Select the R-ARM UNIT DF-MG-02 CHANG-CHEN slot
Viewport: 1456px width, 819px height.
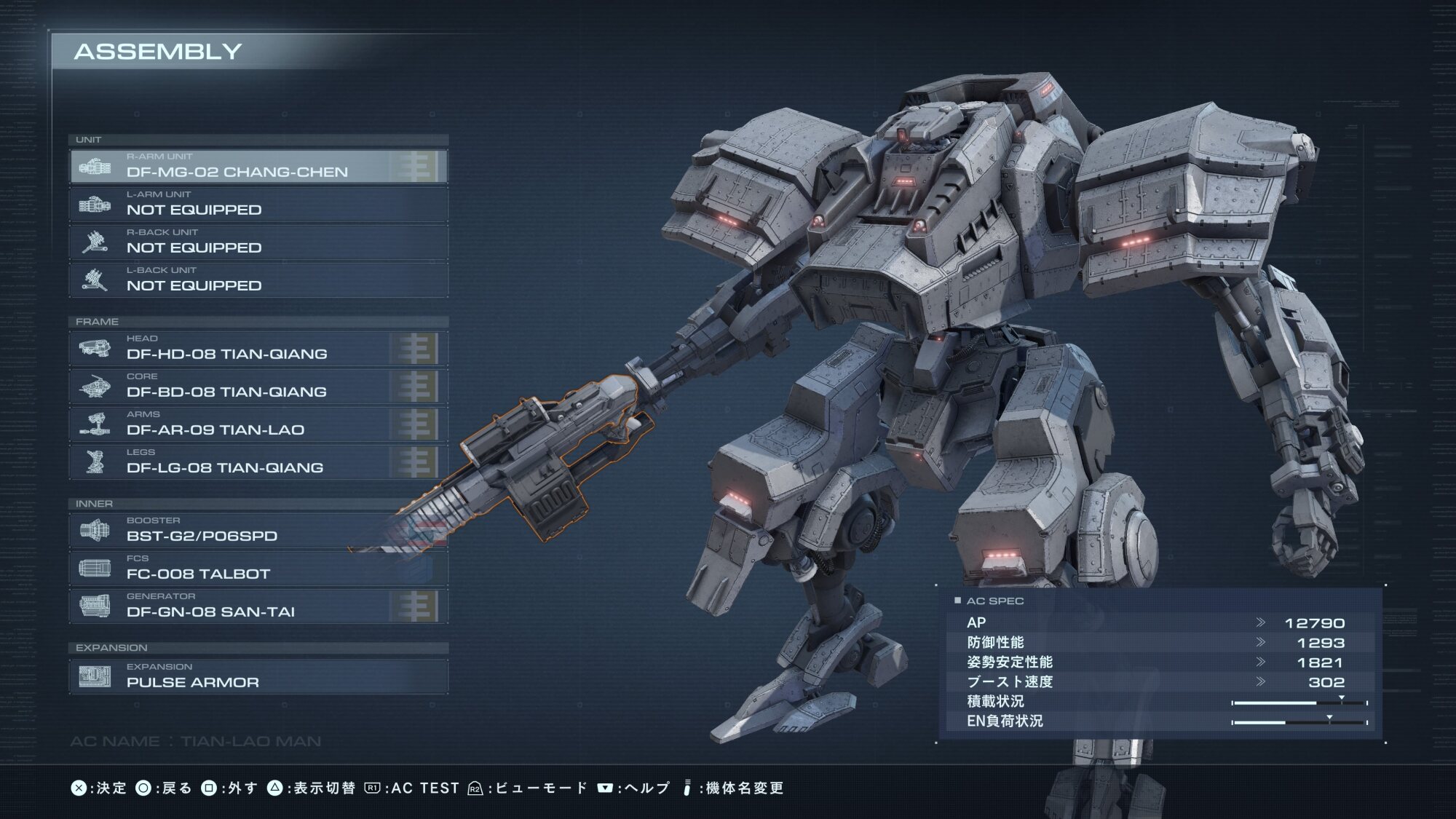pos(258,167)
